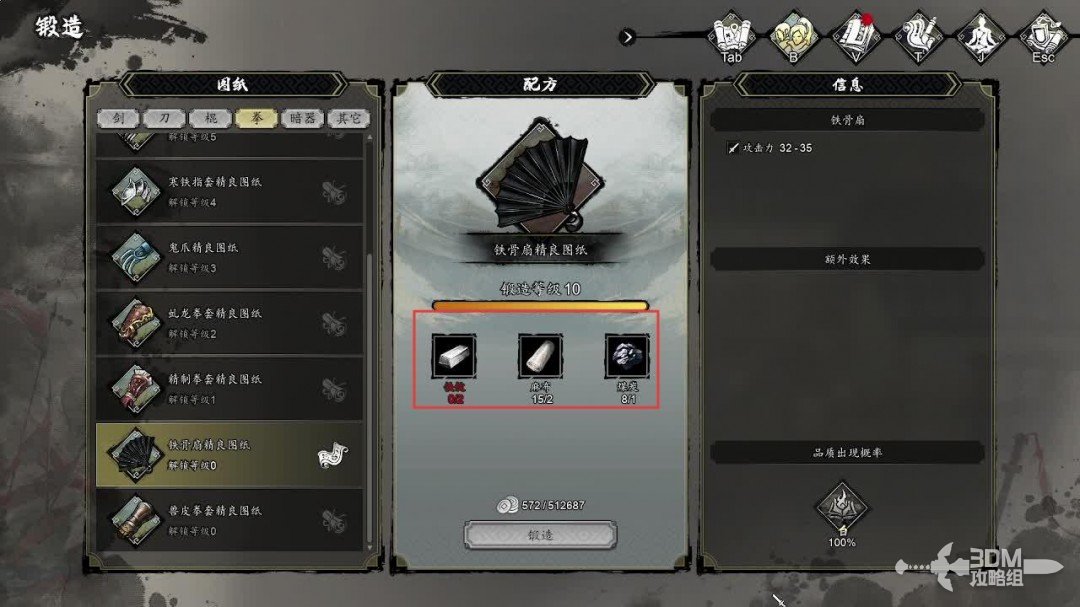Click the 锻造 forge button

coord(540,535)
